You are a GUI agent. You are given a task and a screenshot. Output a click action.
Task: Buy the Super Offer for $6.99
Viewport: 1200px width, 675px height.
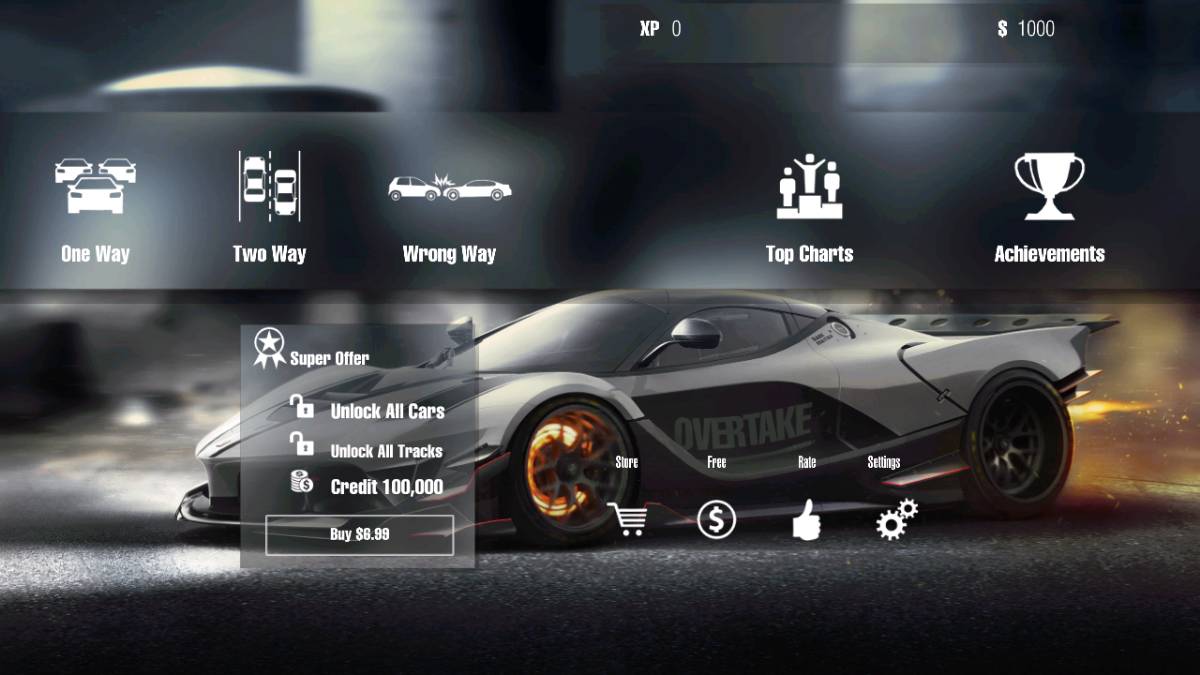[360, 534]
